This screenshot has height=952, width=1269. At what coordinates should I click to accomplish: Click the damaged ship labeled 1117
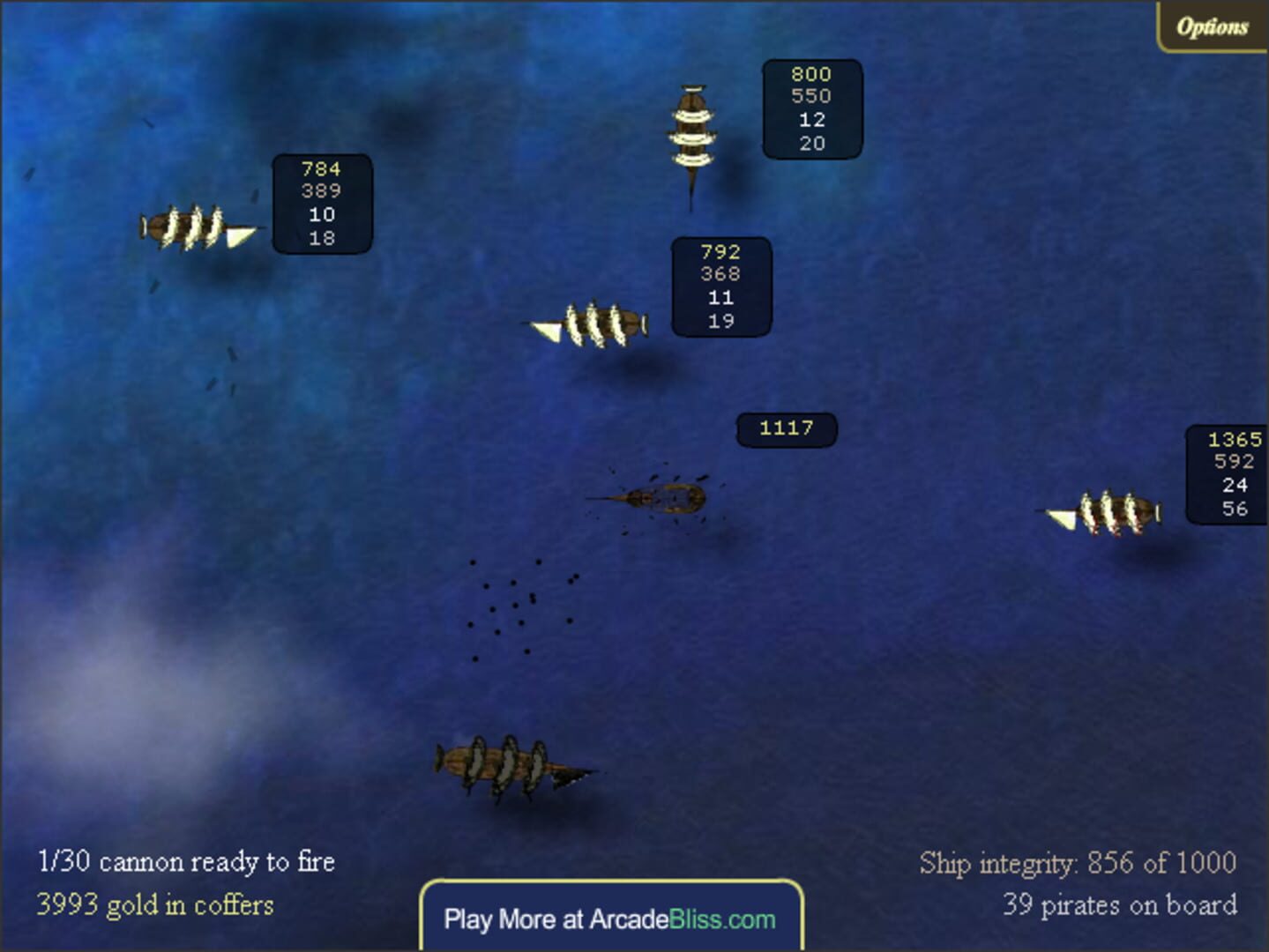click(666, 498)
